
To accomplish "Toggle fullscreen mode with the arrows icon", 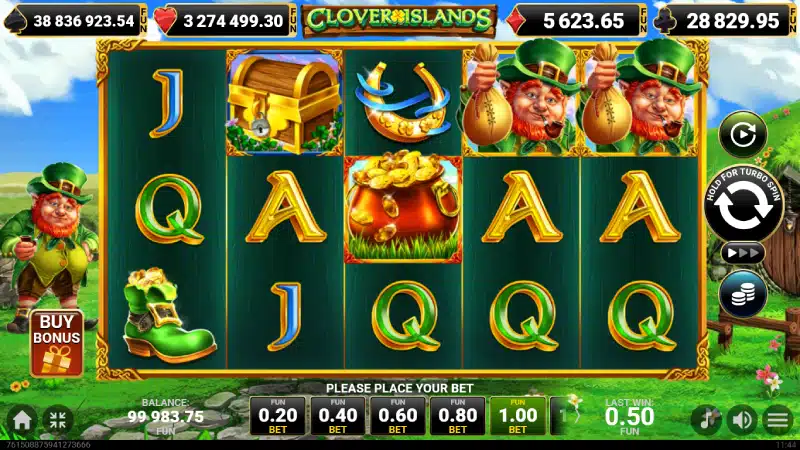I will 57,419.
